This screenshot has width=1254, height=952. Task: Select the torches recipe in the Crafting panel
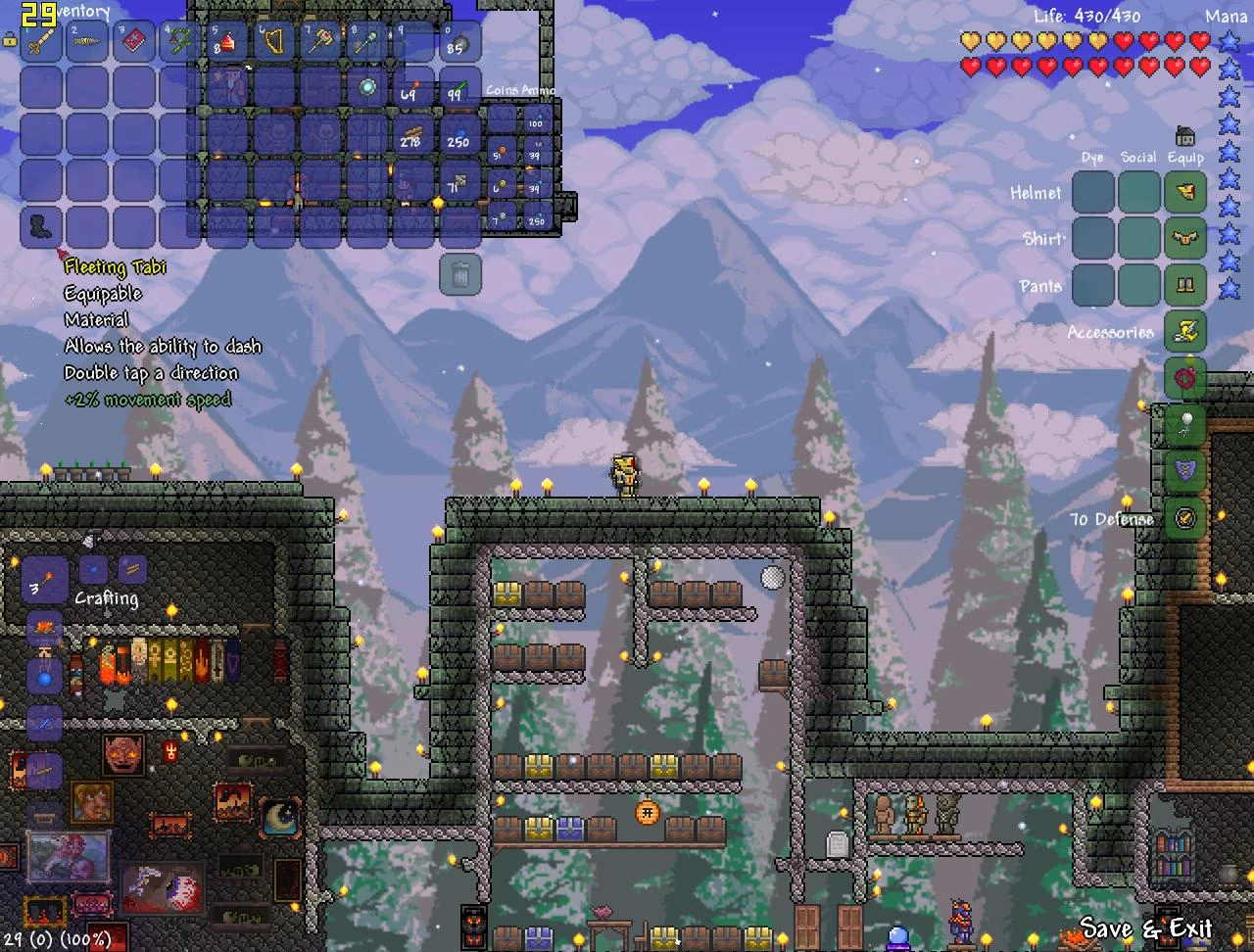point(43,579)
